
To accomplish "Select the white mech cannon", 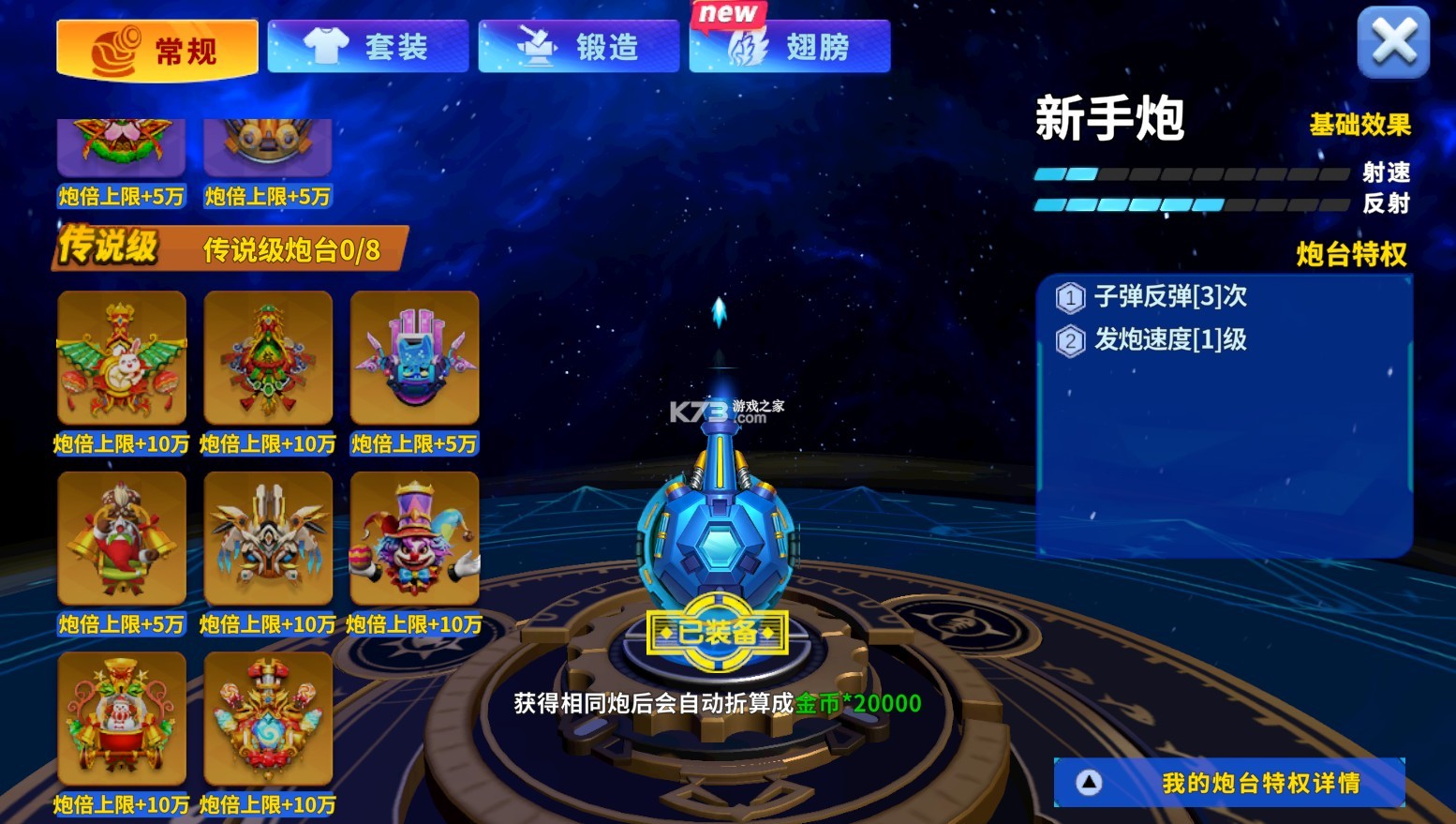I will tap(268, 536).
